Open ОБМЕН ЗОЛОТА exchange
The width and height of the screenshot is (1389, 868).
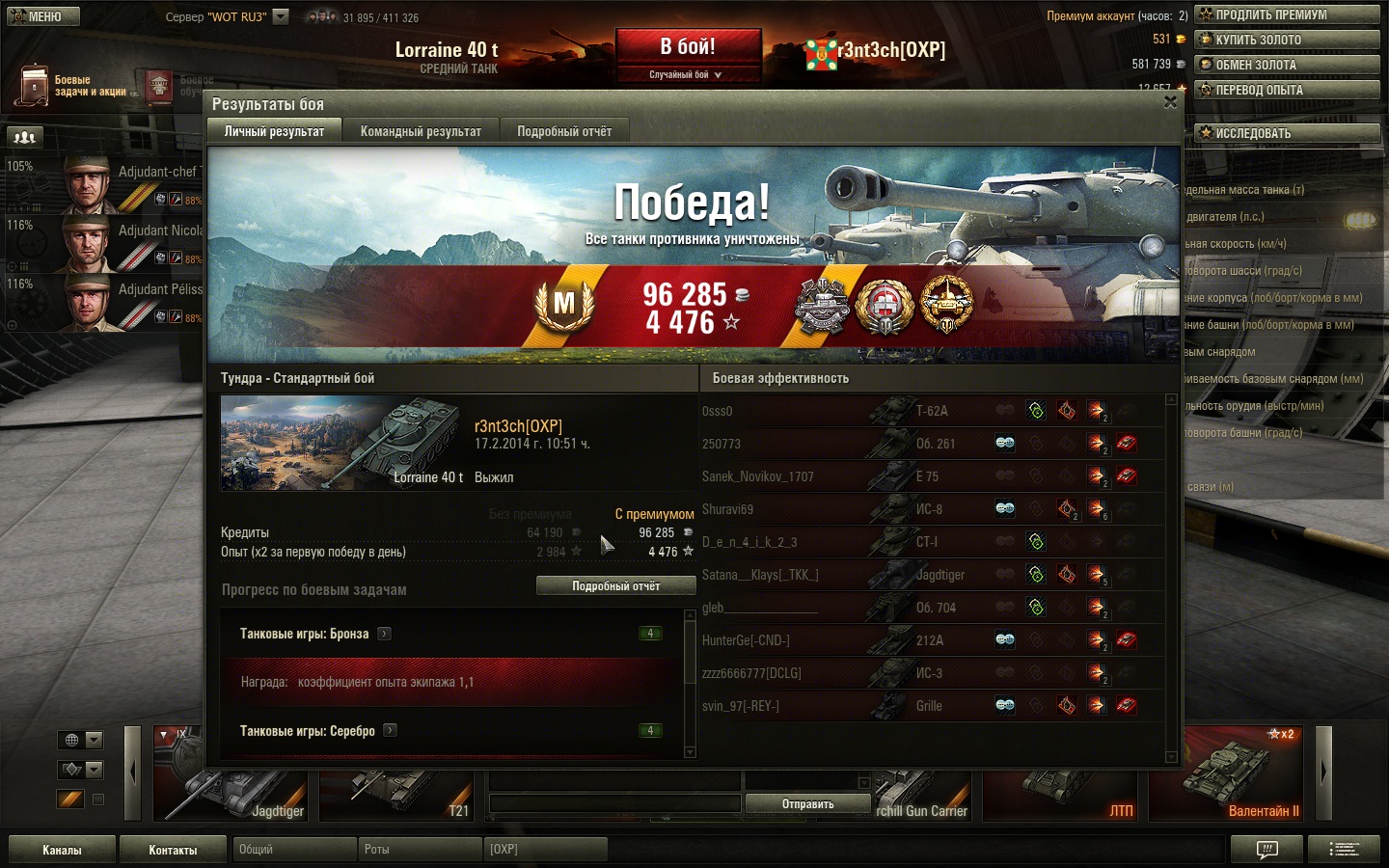(x=1287, y=65)
